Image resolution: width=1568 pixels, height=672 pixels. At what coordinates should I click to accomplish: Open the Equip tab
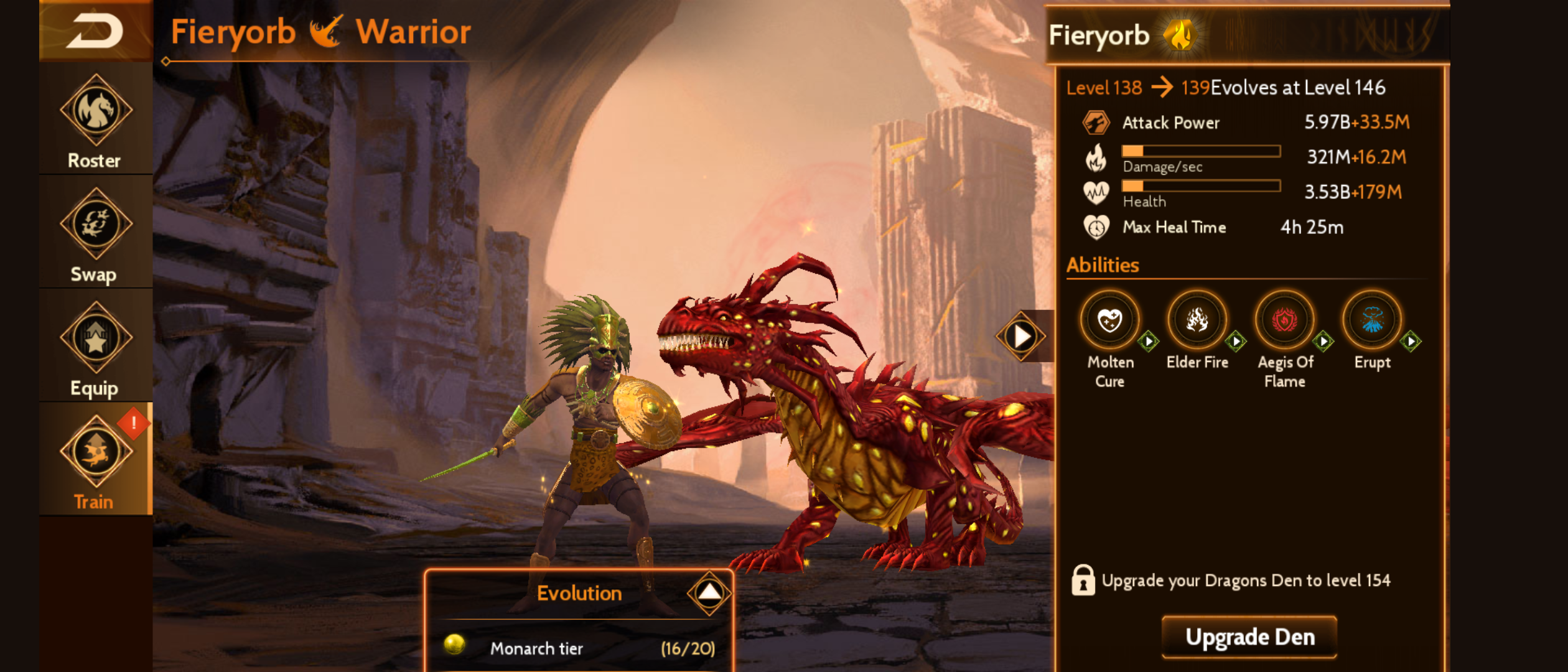(x=95, y=348)
